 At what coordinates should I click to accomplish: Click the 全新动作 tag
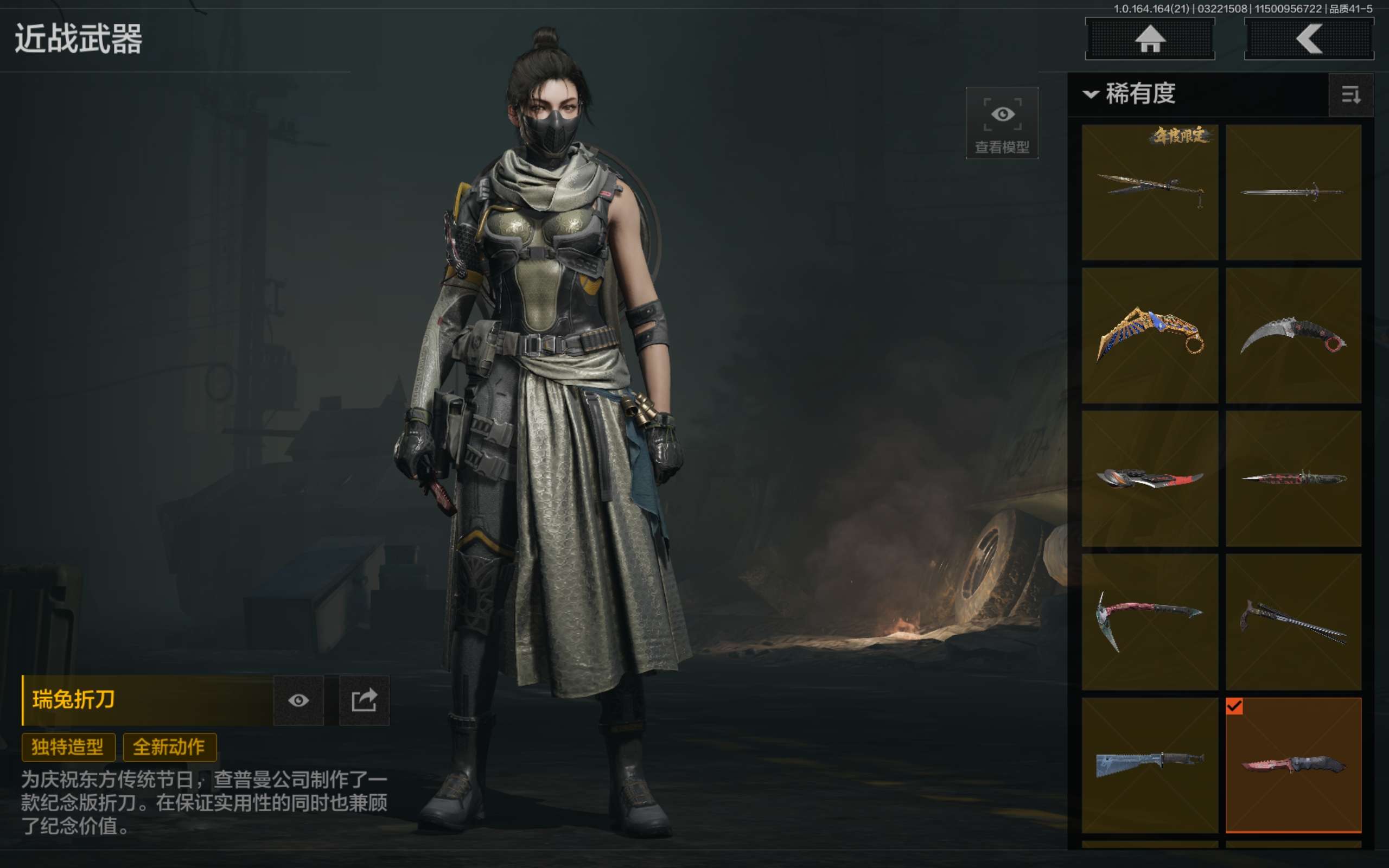pyautogui.click(x=169, y=747)
